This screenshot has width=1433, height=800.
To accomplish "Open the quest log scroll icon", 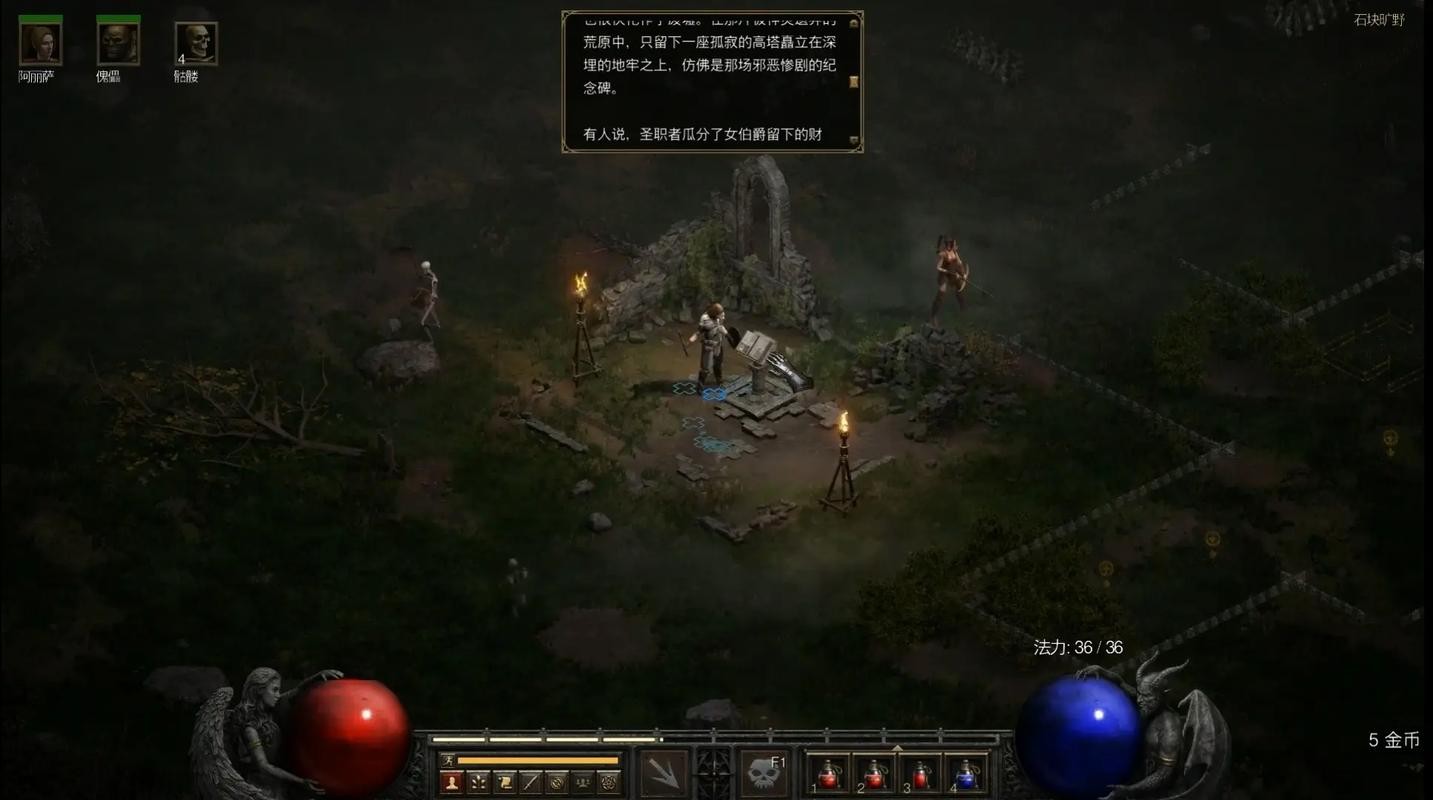I will tap(504, 781).
